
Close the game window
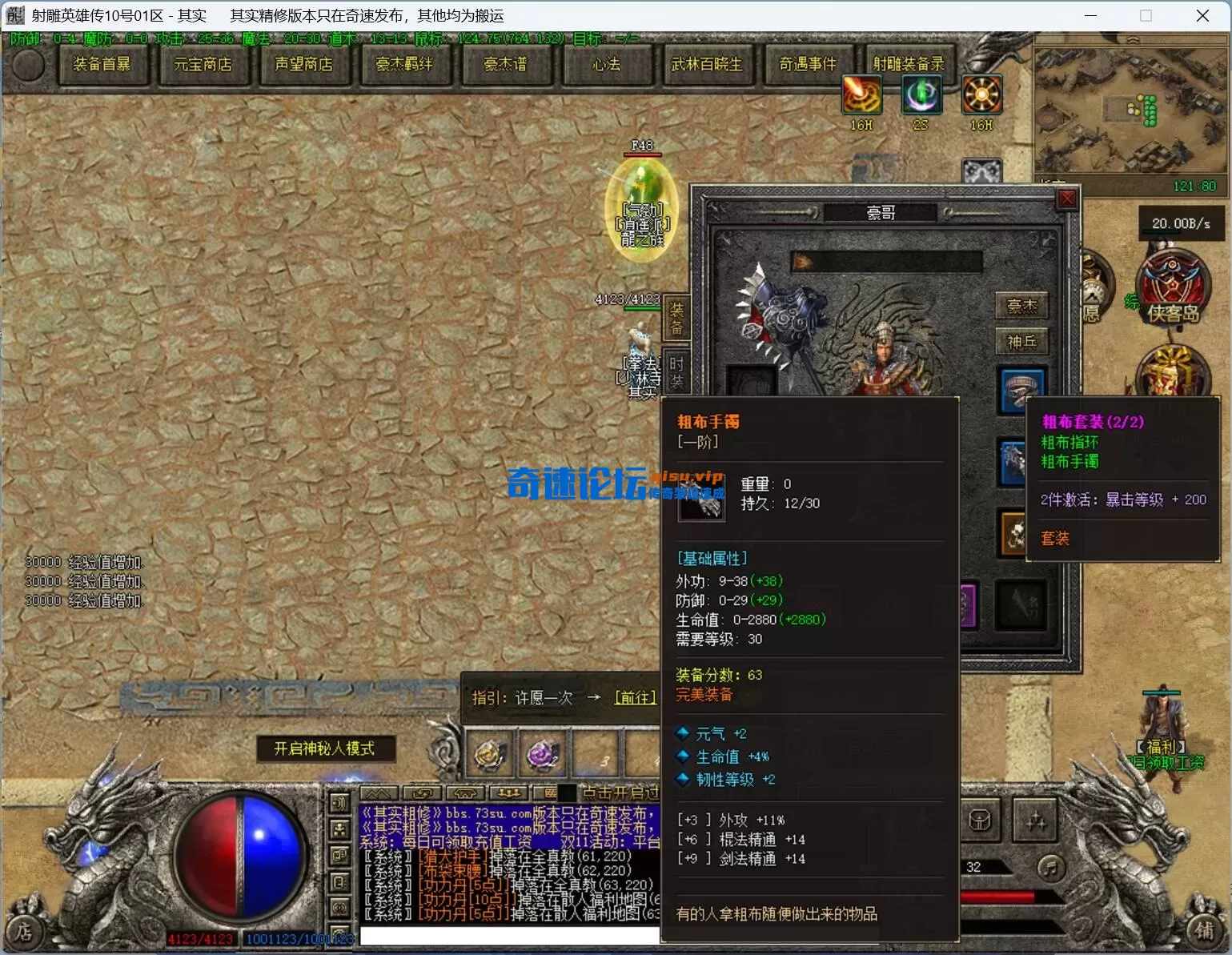click(x=1202, y=16)
